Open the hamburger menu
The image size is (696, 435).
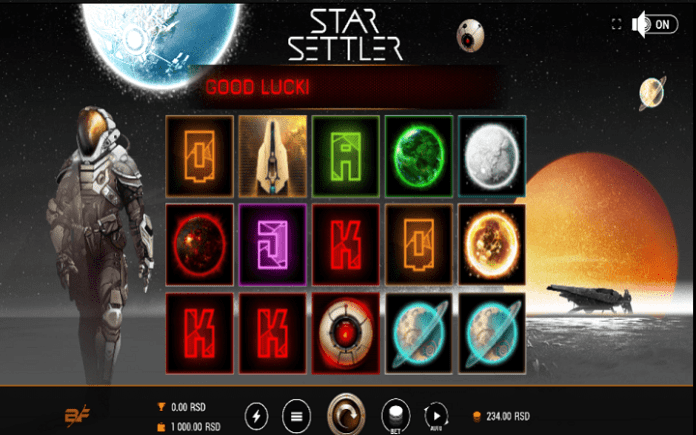(295, 414)
